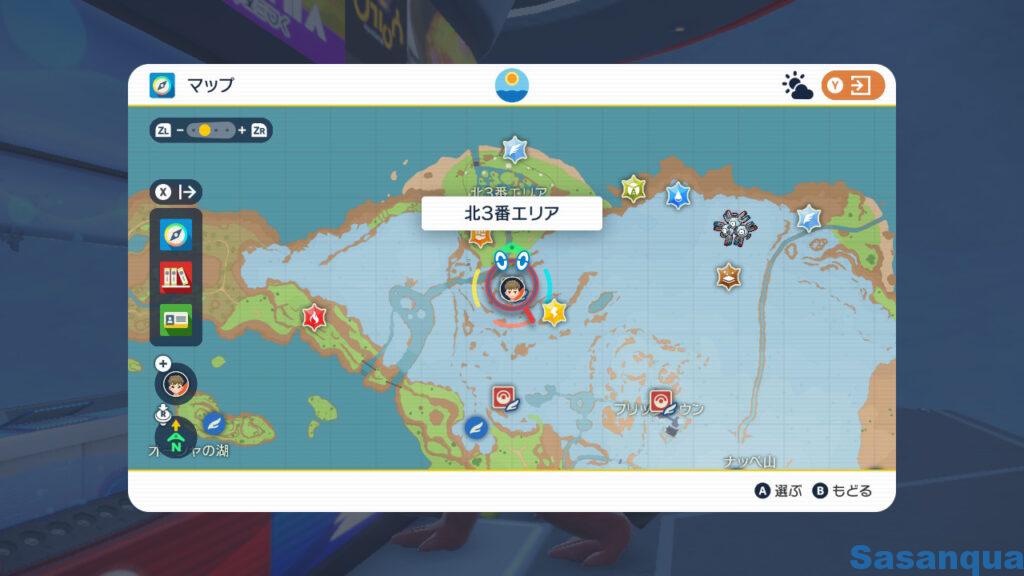Center map using player portrait button
This screenshot has height=576, width=1024.
[176, 383]
